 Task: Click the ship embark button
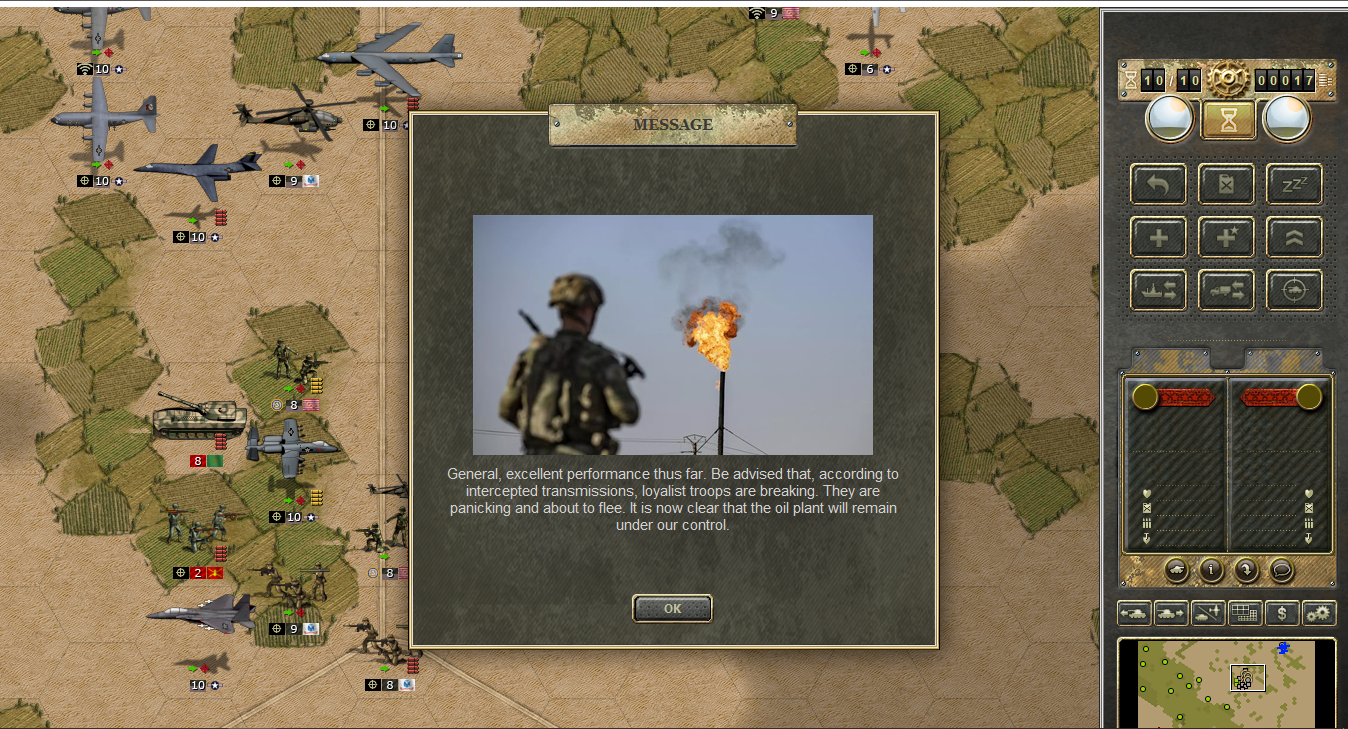(1158, 290)
